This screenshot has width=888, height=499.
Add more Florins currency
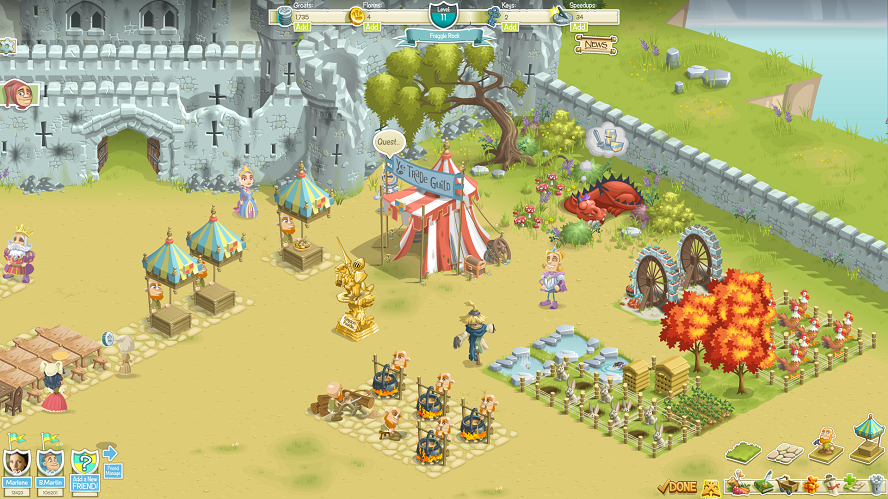371,27
